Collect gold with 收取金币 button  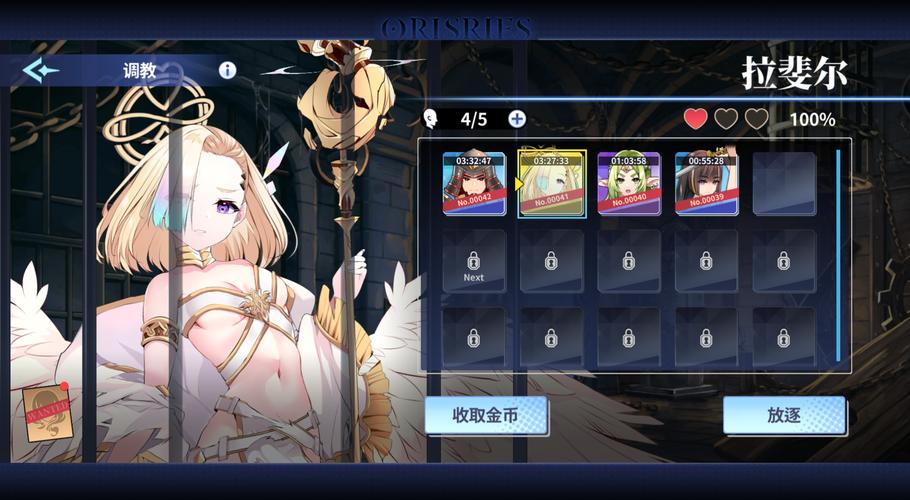click(485, 415)
